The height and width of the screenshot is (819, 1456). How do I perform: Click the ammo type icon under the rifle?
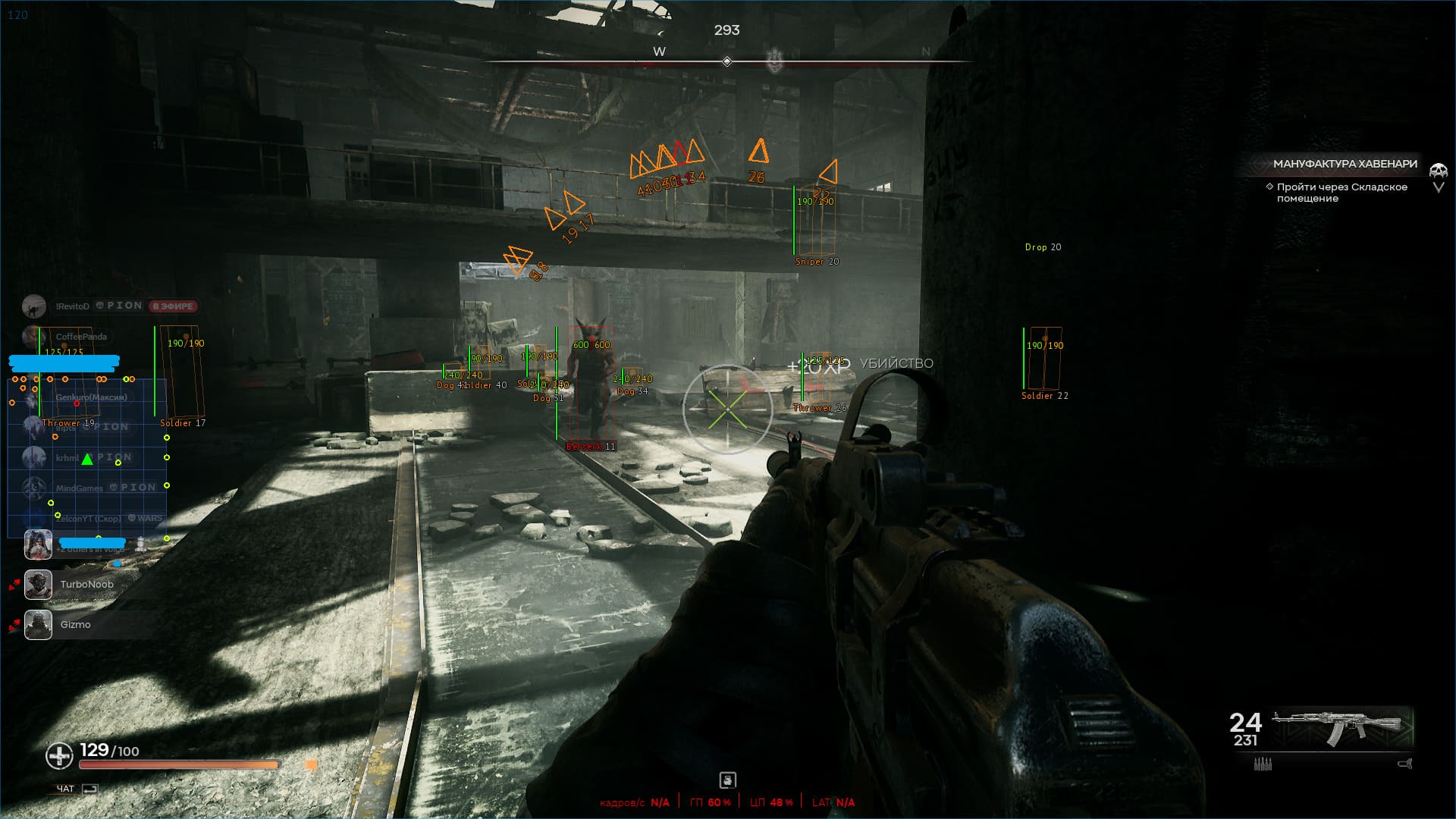pos(1263,764)
